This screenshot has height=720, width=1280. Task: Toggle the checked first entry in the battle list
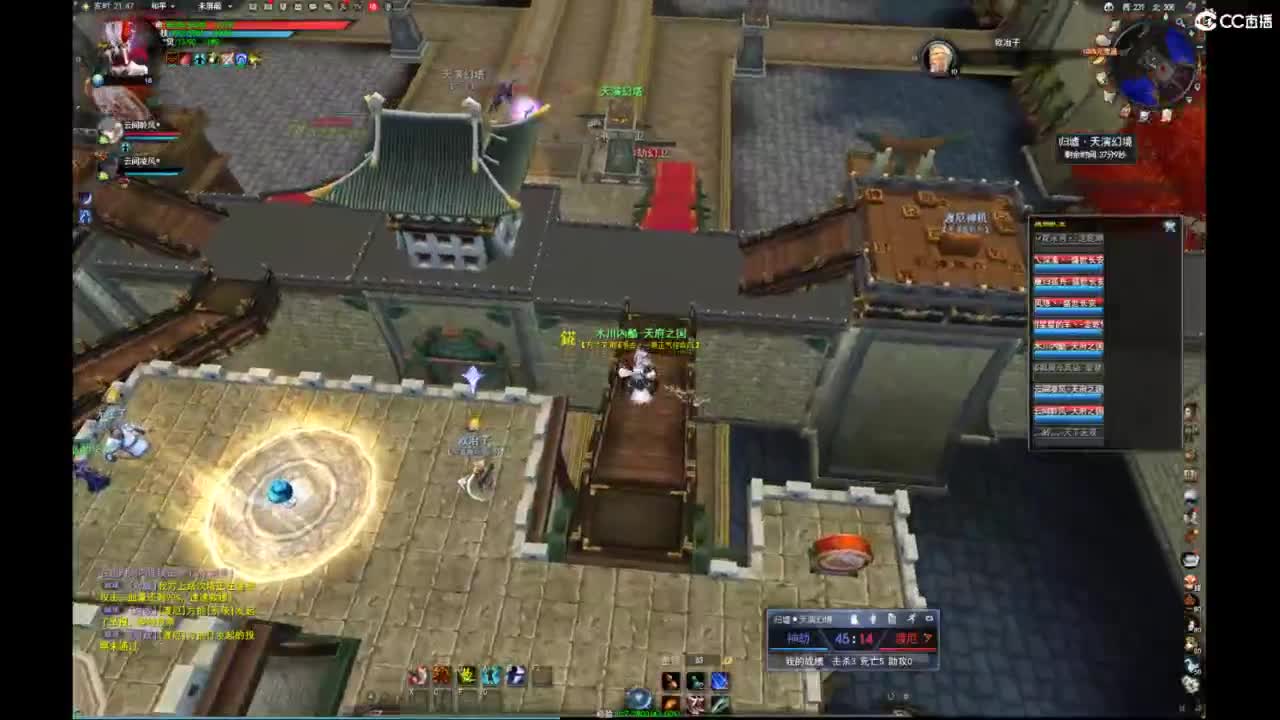1069,238
